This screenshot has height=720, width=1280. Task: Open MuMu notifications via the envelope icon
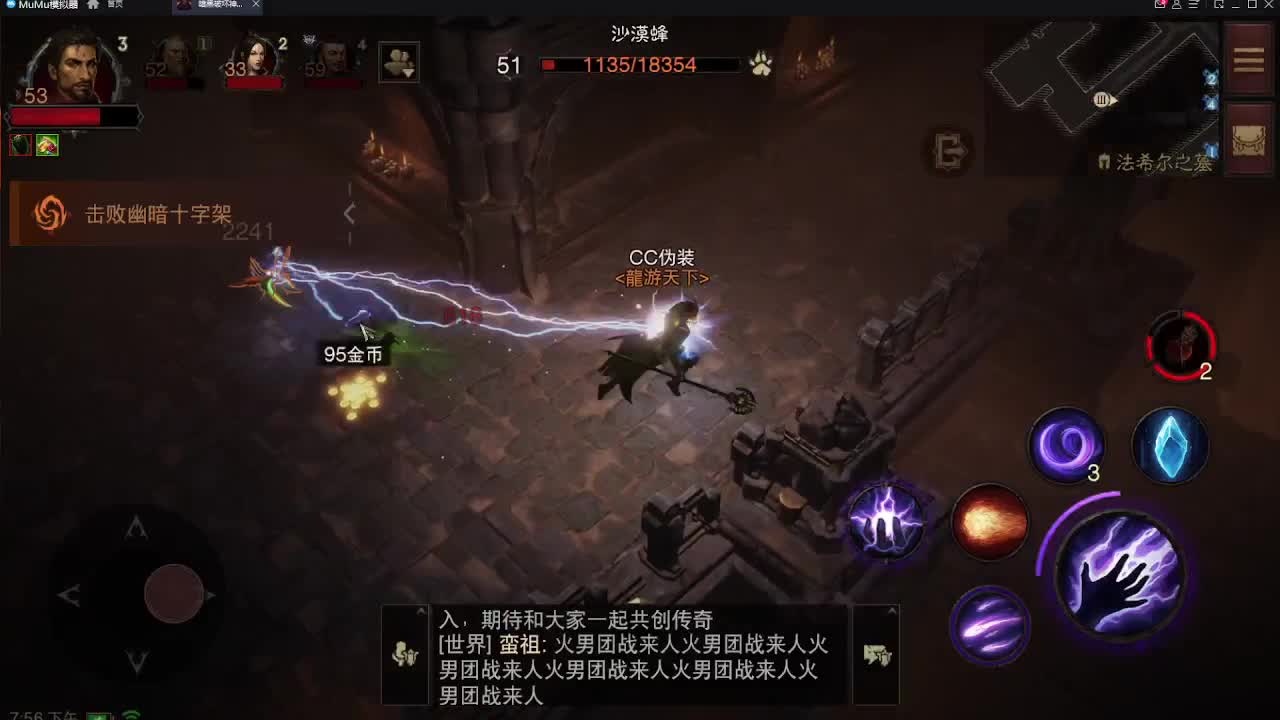(x=1162, y=7)
